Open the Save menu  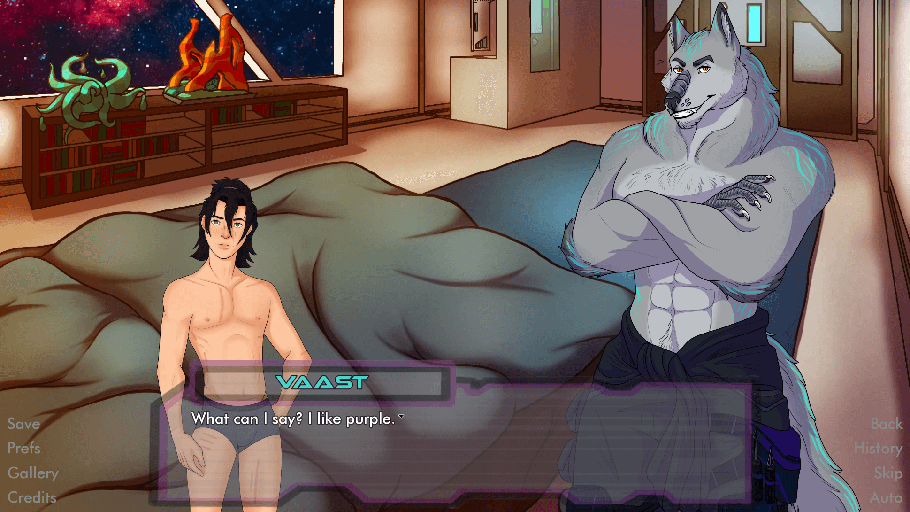23,424
